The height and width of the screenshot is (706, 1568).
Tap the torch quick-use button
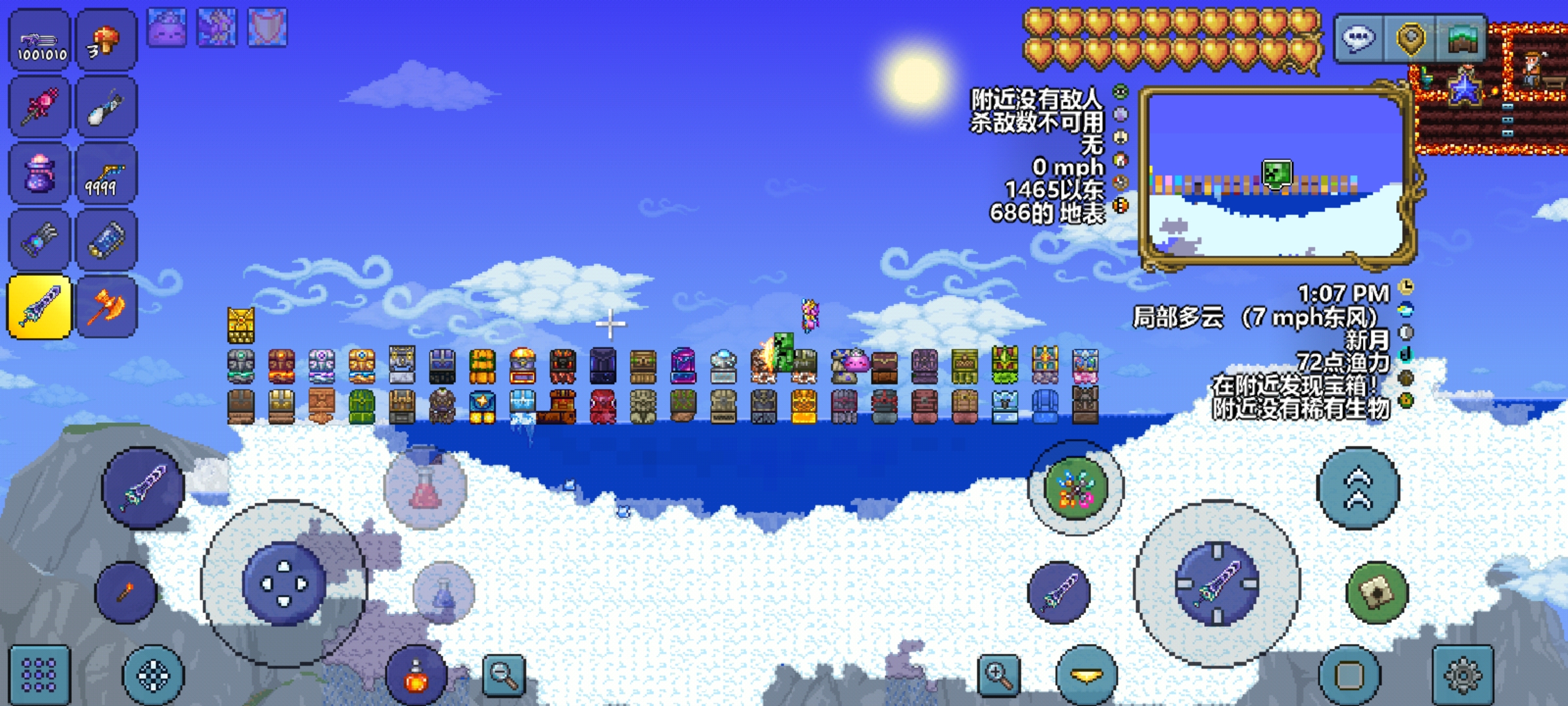[x=125, y=592]
